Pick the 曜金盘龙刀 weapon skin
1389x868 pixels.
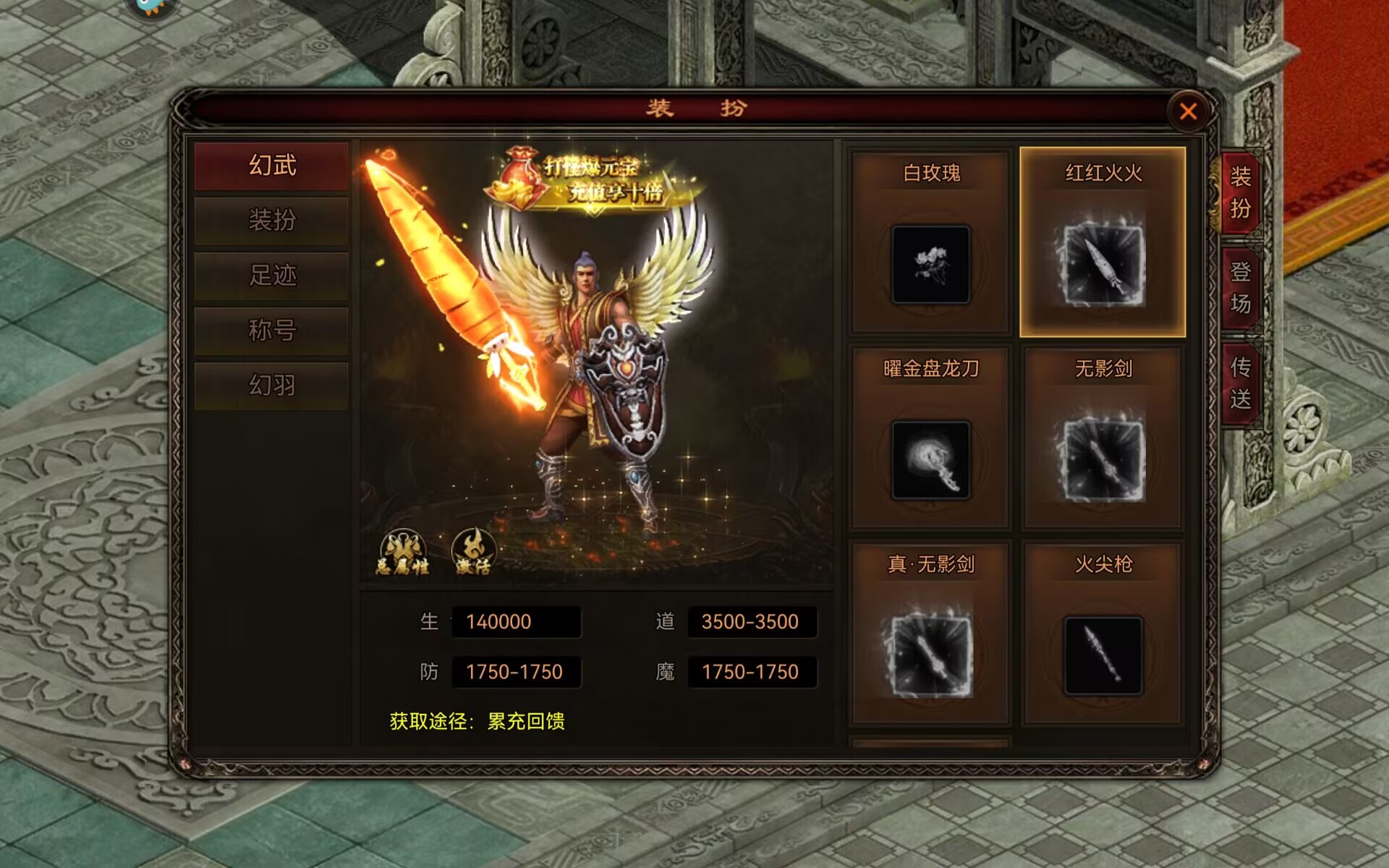pos(931,459)
